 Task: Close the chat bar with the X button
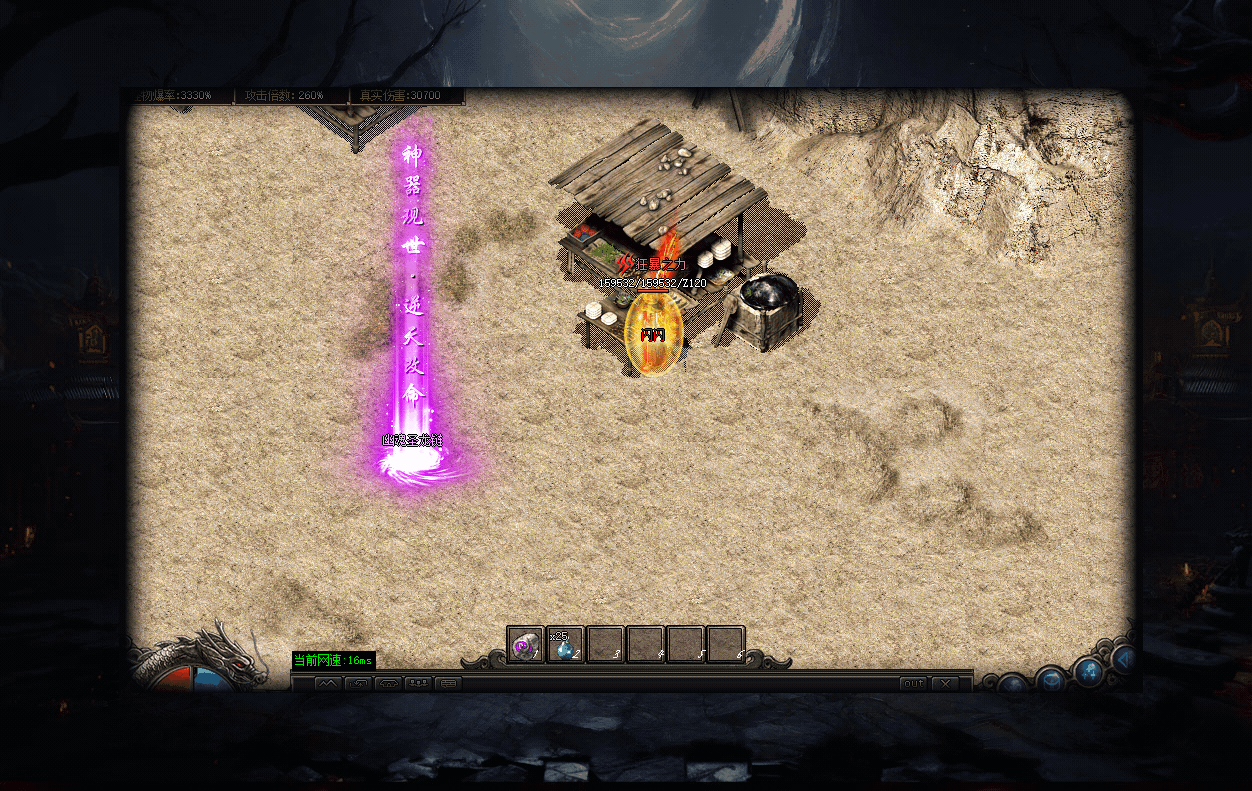[944, 684]
